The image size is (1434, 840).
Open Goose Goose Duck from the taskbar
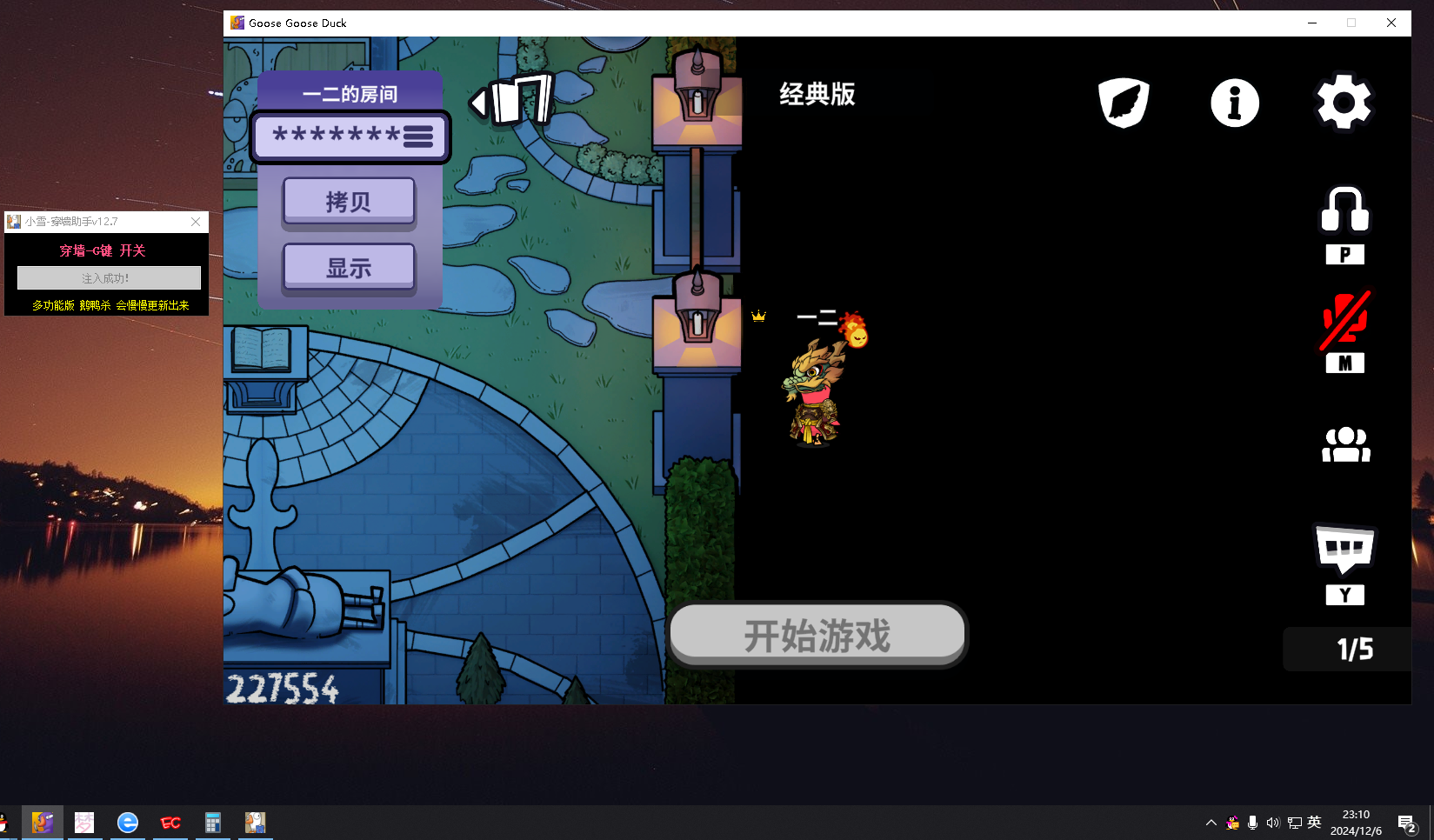pyautogui.click(x=41, y=822)
